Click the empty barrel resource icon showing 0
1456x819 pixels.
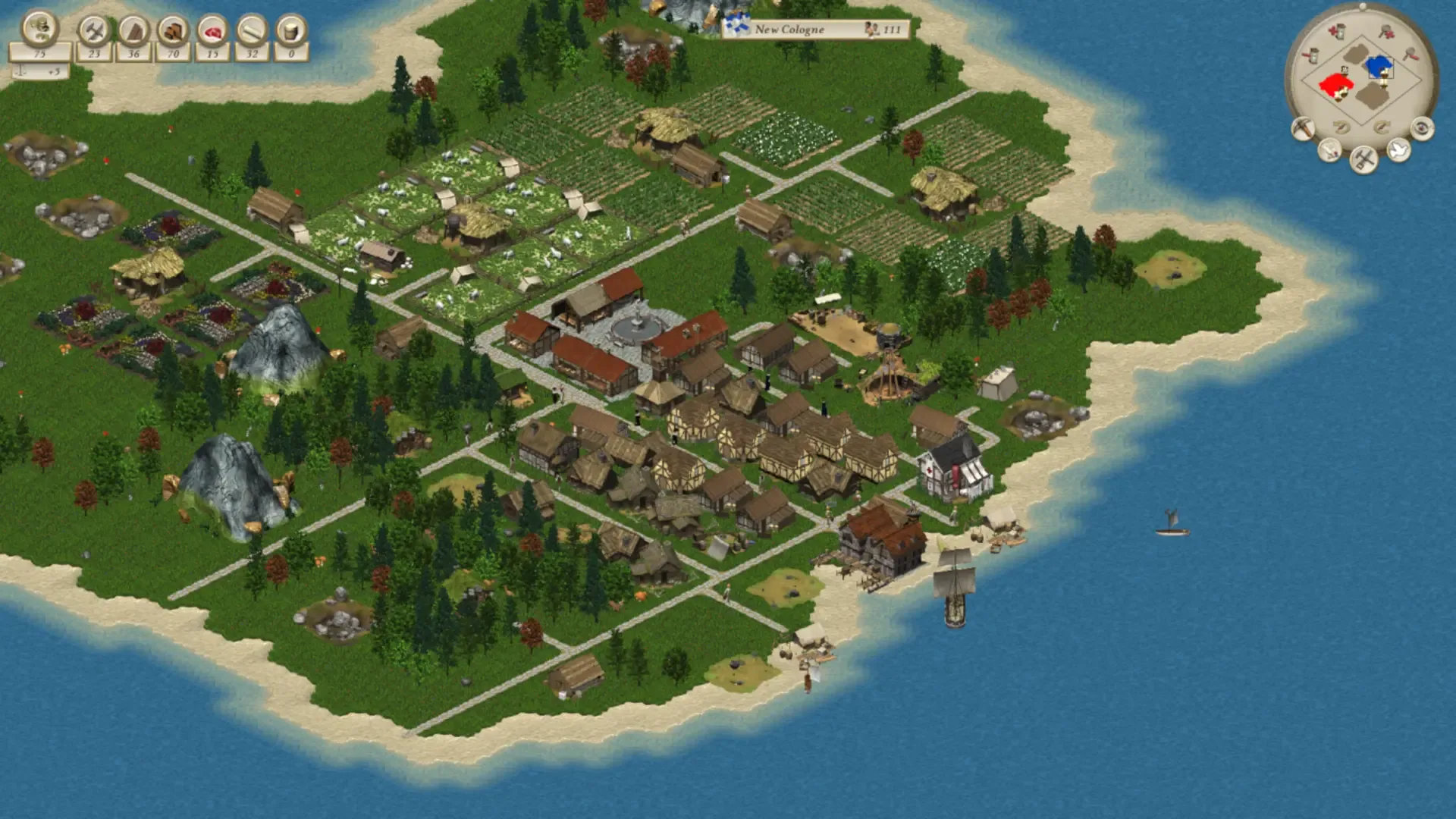[x=291, y=32]
